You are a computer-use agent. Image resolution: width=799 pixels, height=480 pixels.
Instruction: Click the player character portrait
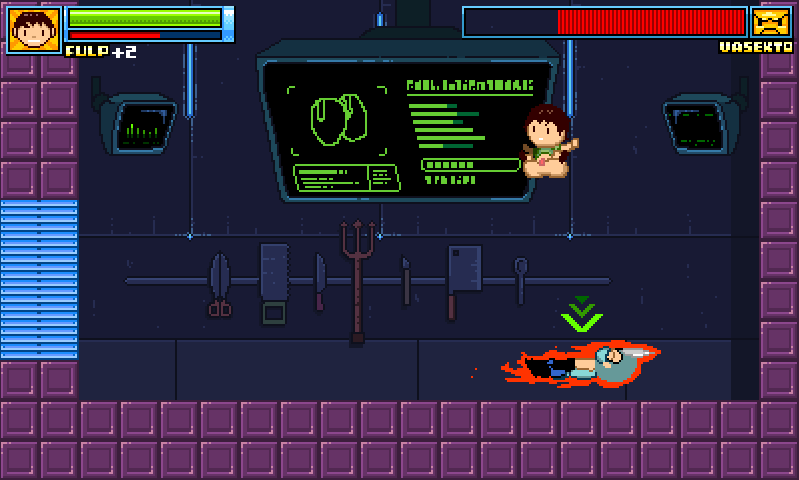click(34, 29)
